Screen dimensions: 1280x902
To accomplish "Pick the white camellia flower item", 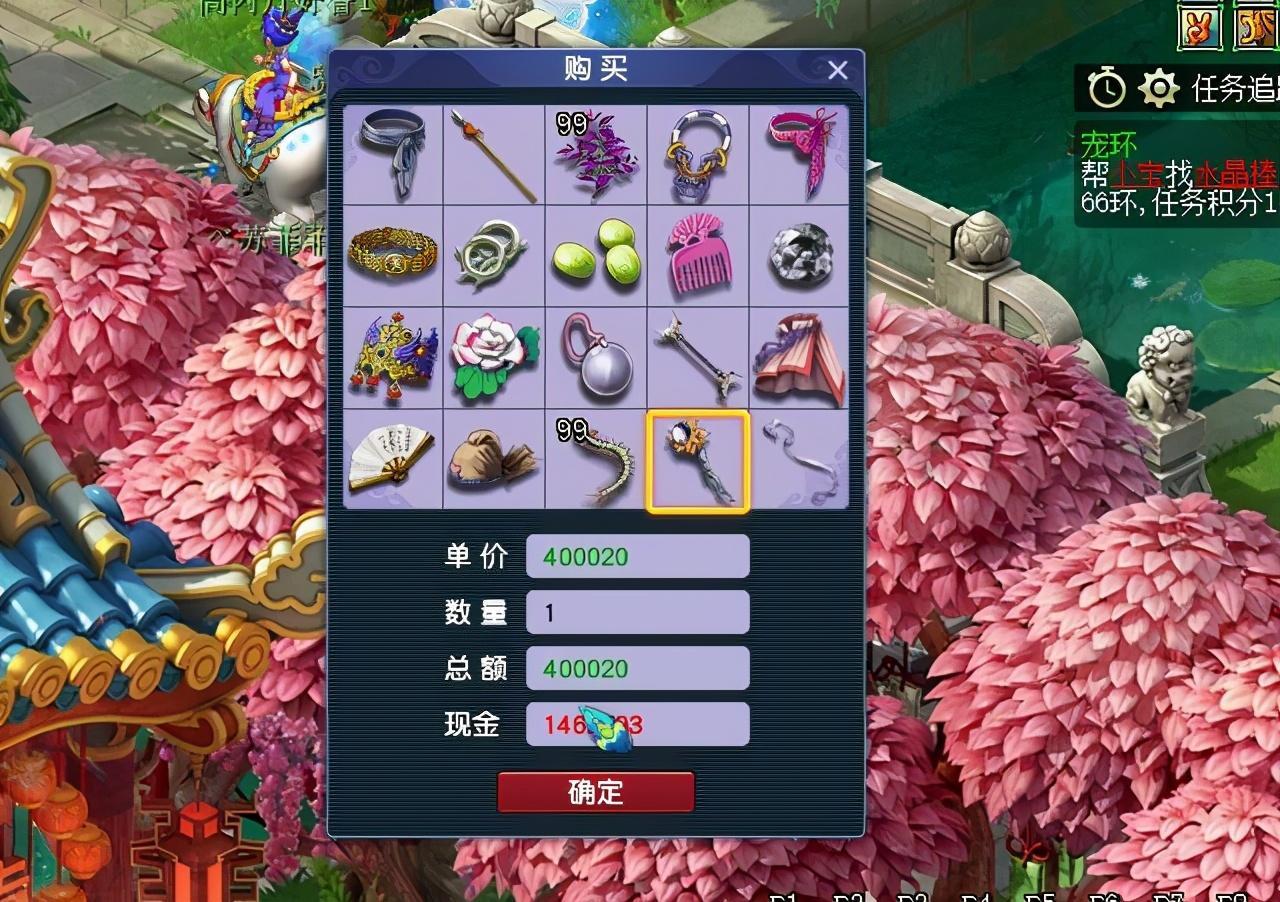I will coord(494,358).
